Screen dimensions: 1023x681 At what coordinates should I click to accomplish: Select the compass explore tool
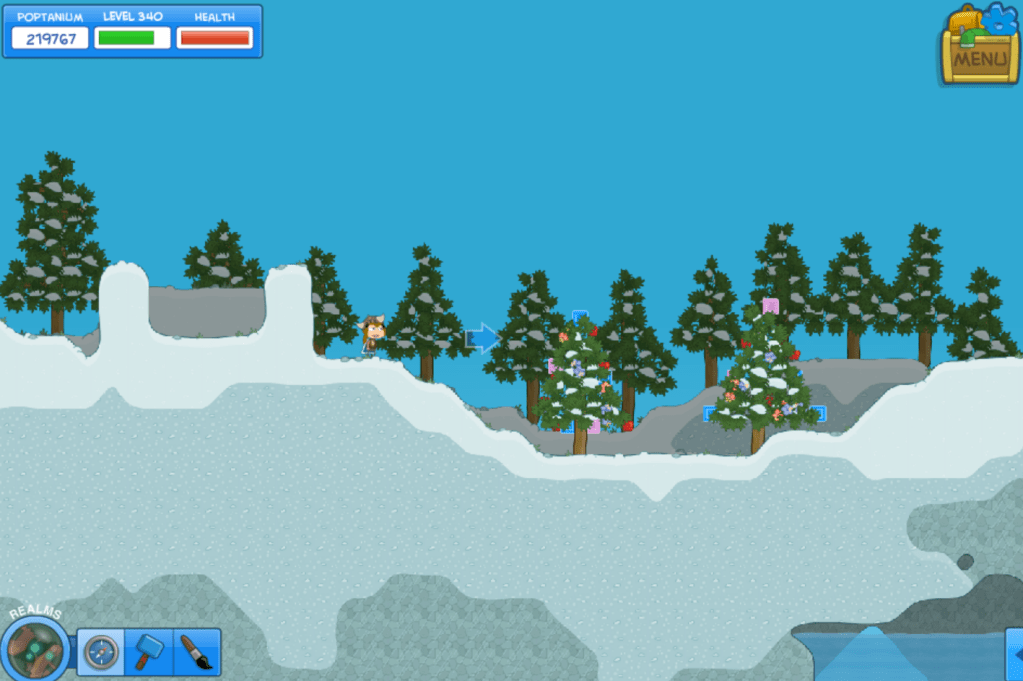coord(101,653)
